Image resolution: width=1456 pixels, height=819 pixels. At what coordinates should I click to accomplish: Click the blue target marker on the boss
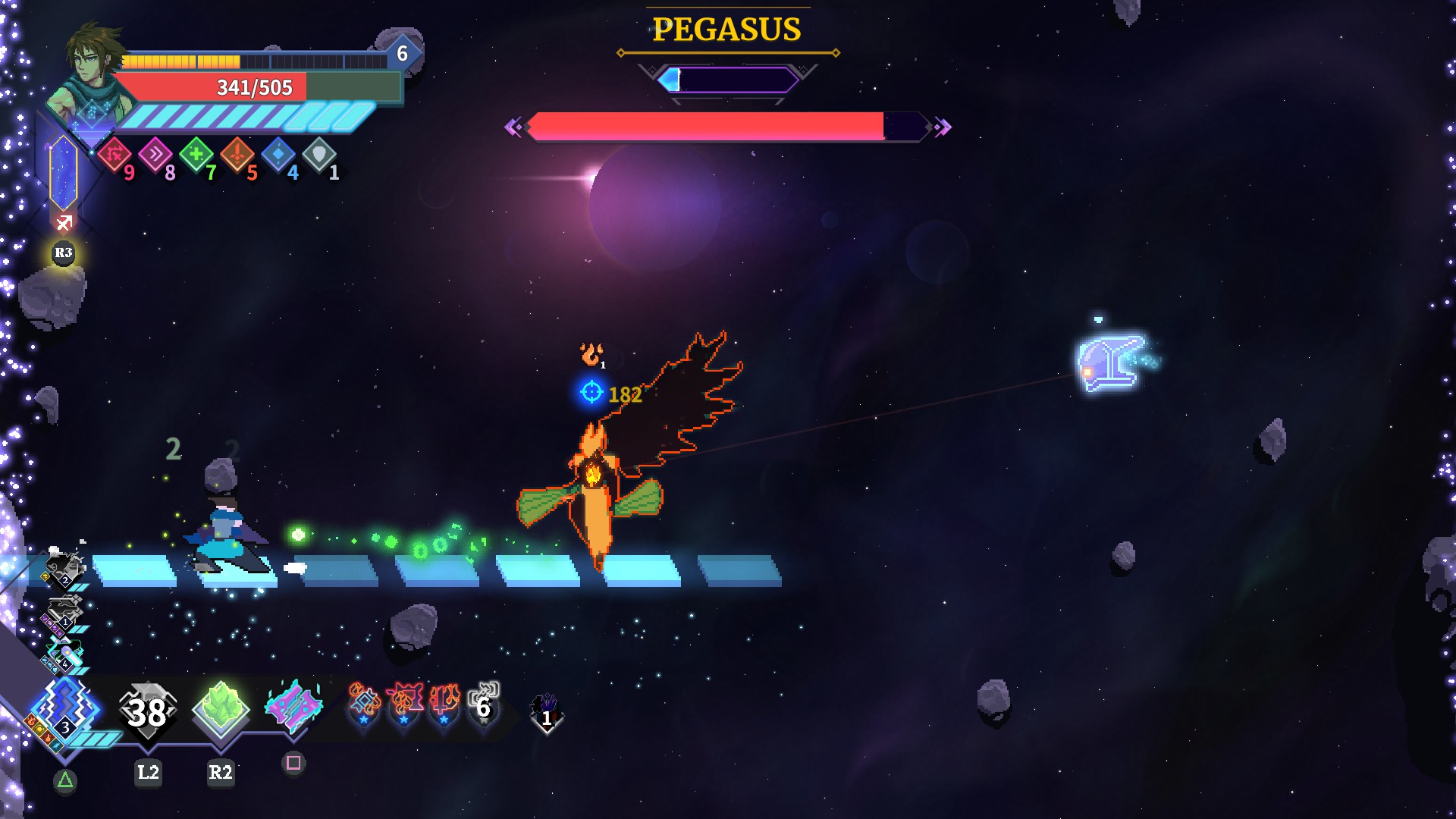[x=591, y=392]
